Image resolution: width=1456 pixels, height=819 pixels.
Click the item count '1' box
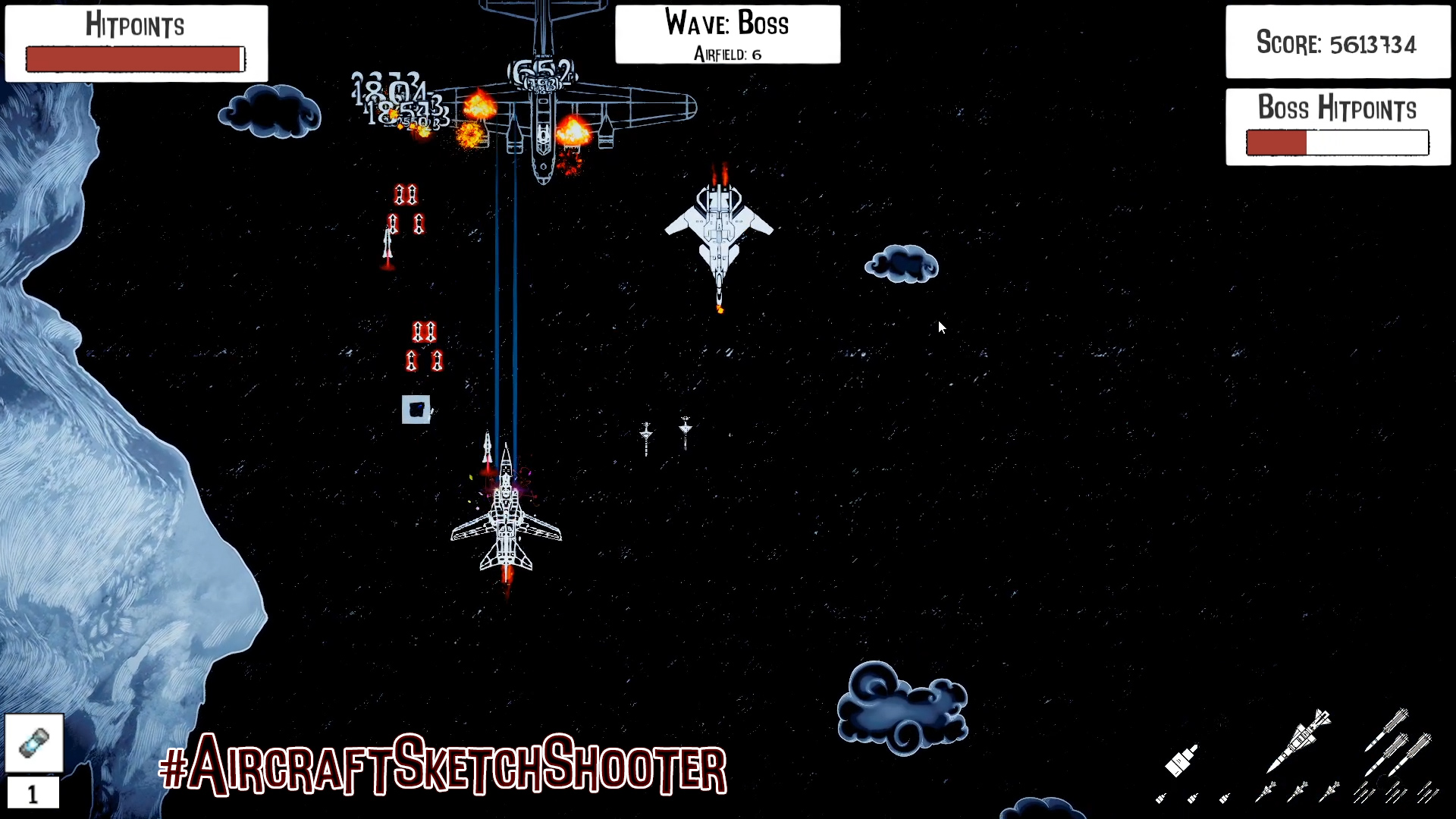[x=33, y=794]
